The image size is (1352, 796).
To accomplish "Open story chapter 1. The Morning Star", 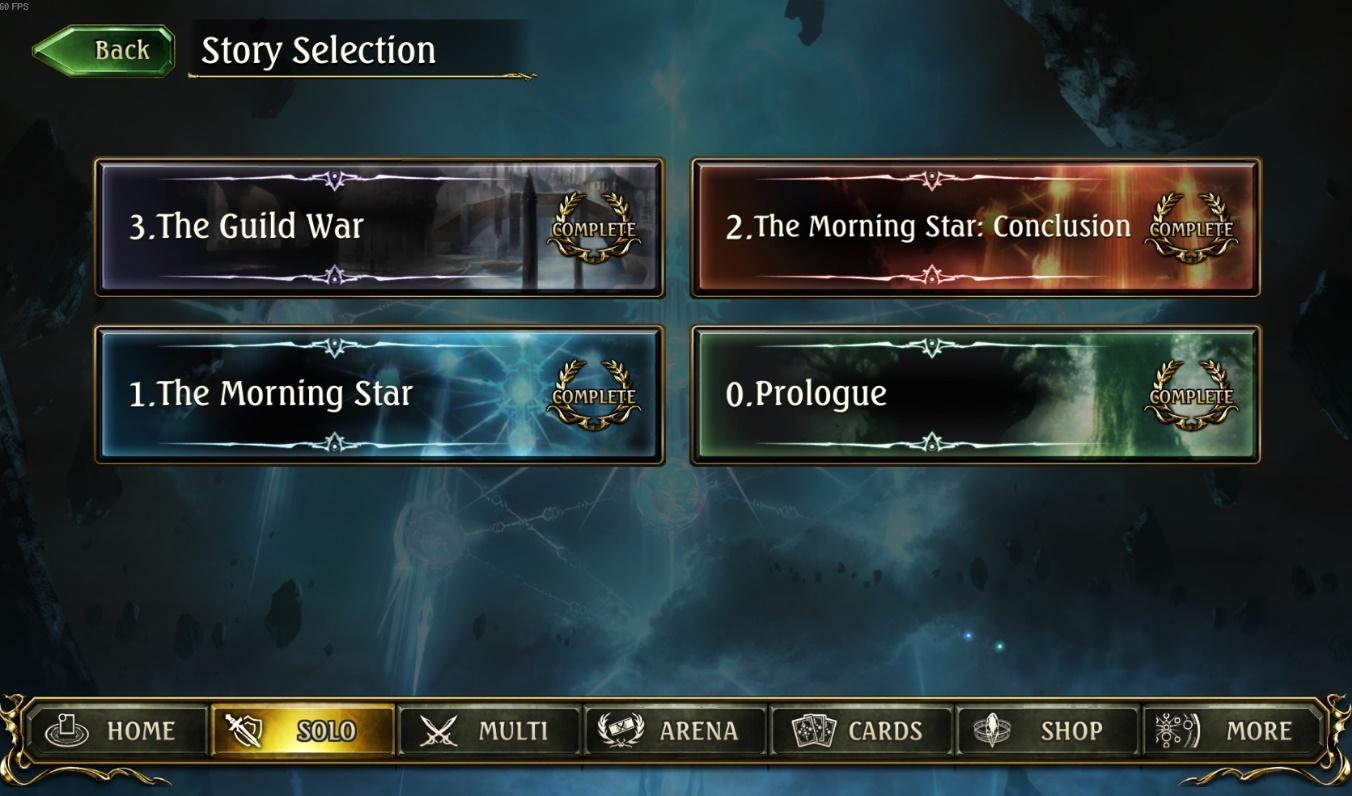I will click(379, 394).
